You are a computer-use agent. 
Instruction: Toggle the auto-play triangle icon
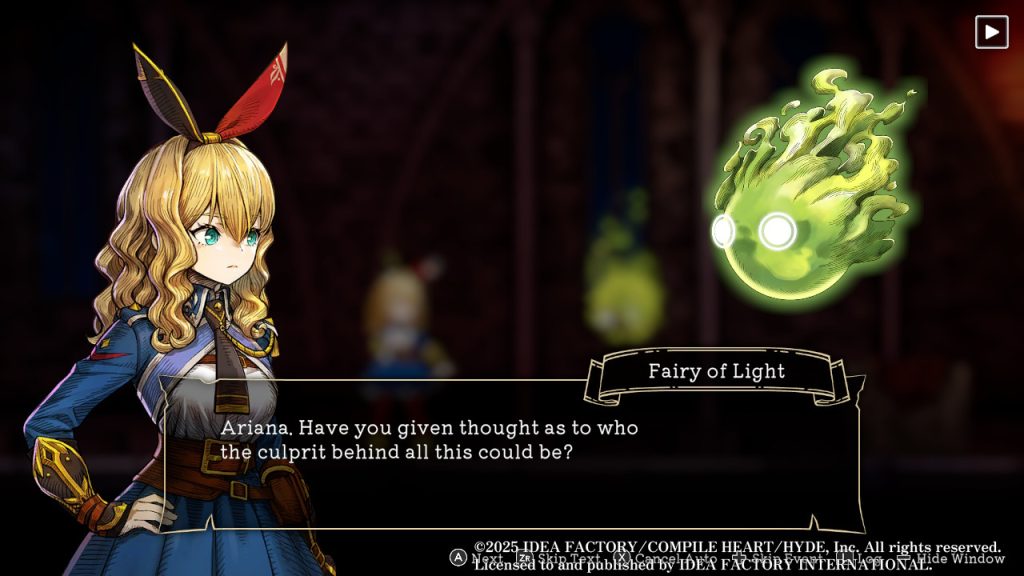point(991,32)
